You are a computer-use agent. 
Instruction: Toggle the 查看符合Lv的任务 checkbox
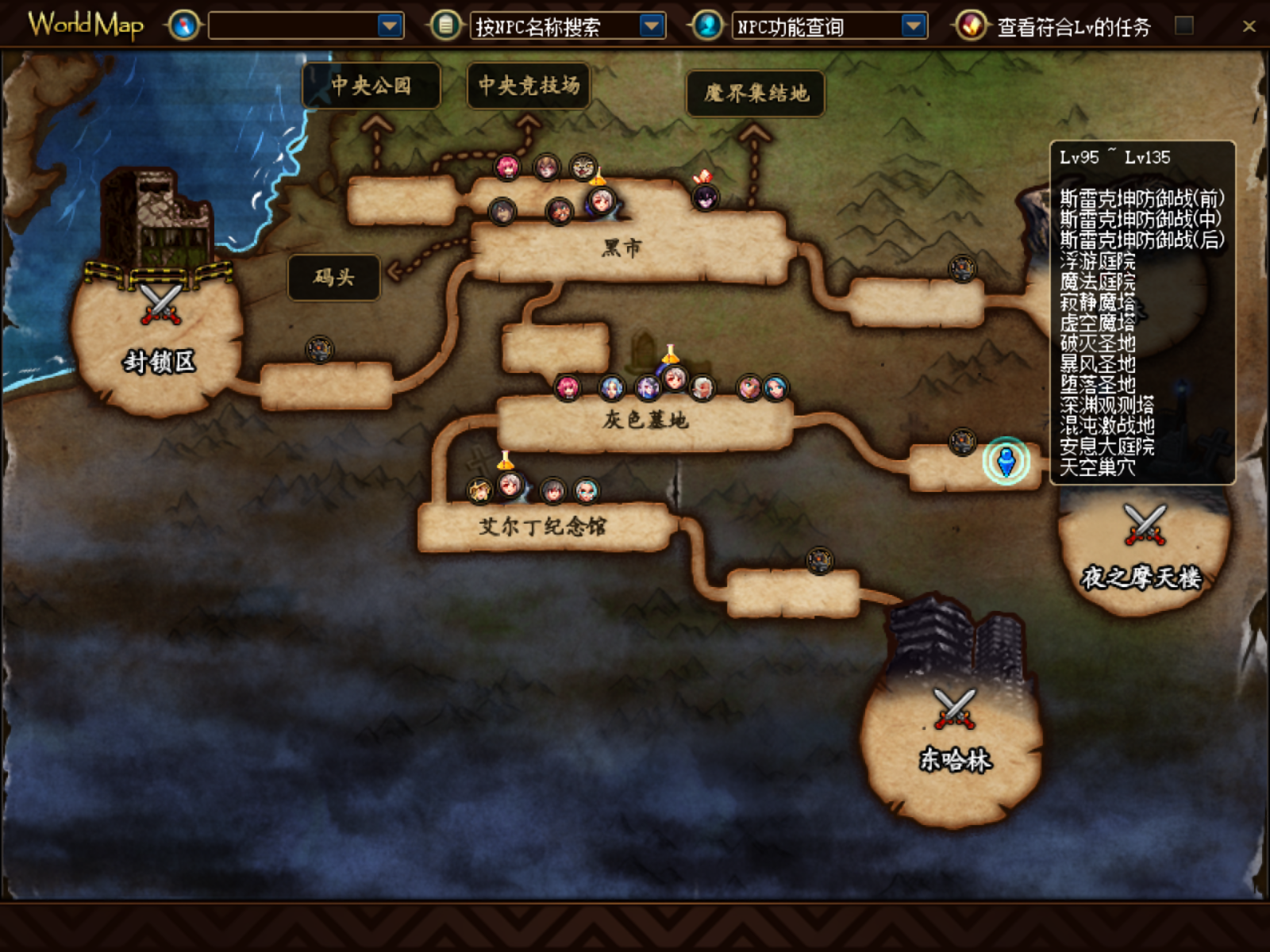[x=1183, y=25]
